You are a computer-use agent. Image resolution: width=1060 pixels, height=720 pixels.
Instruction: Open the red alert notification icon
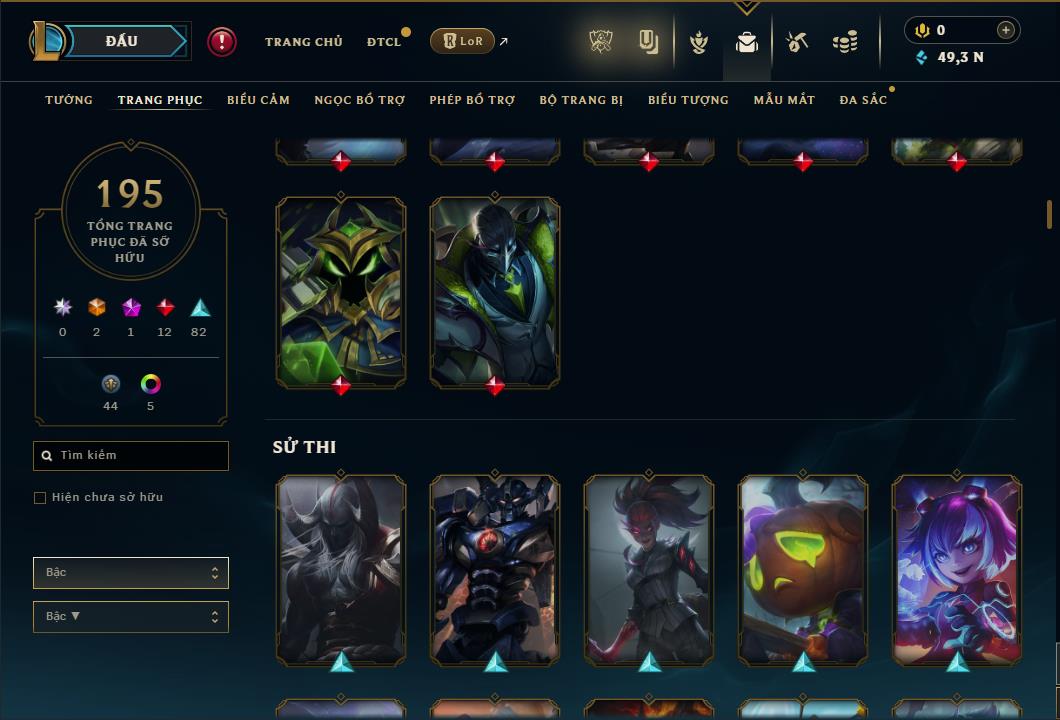click(222, 41)
